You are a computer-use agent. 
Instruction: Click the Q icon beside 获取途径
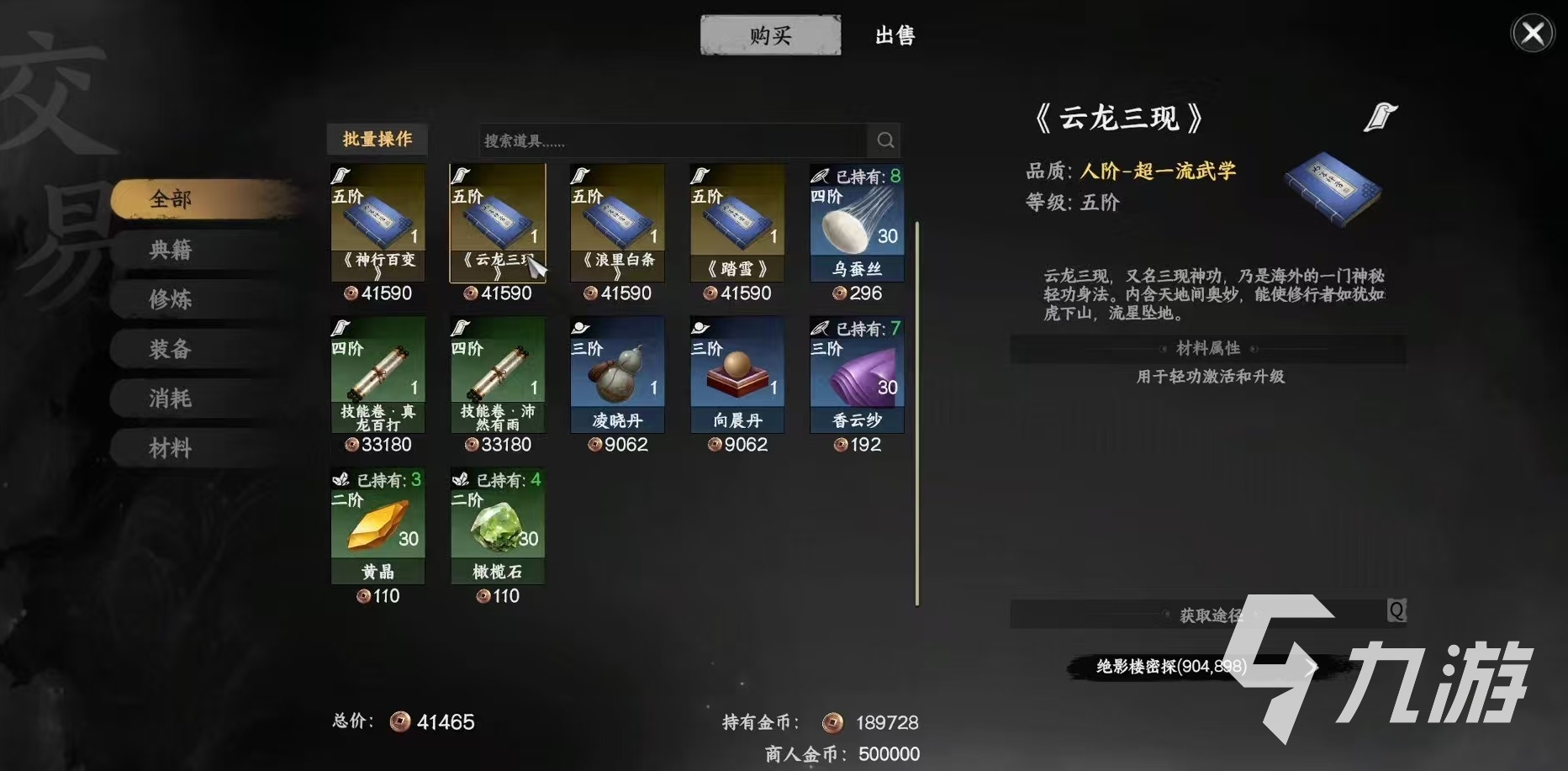[1399, 612]
